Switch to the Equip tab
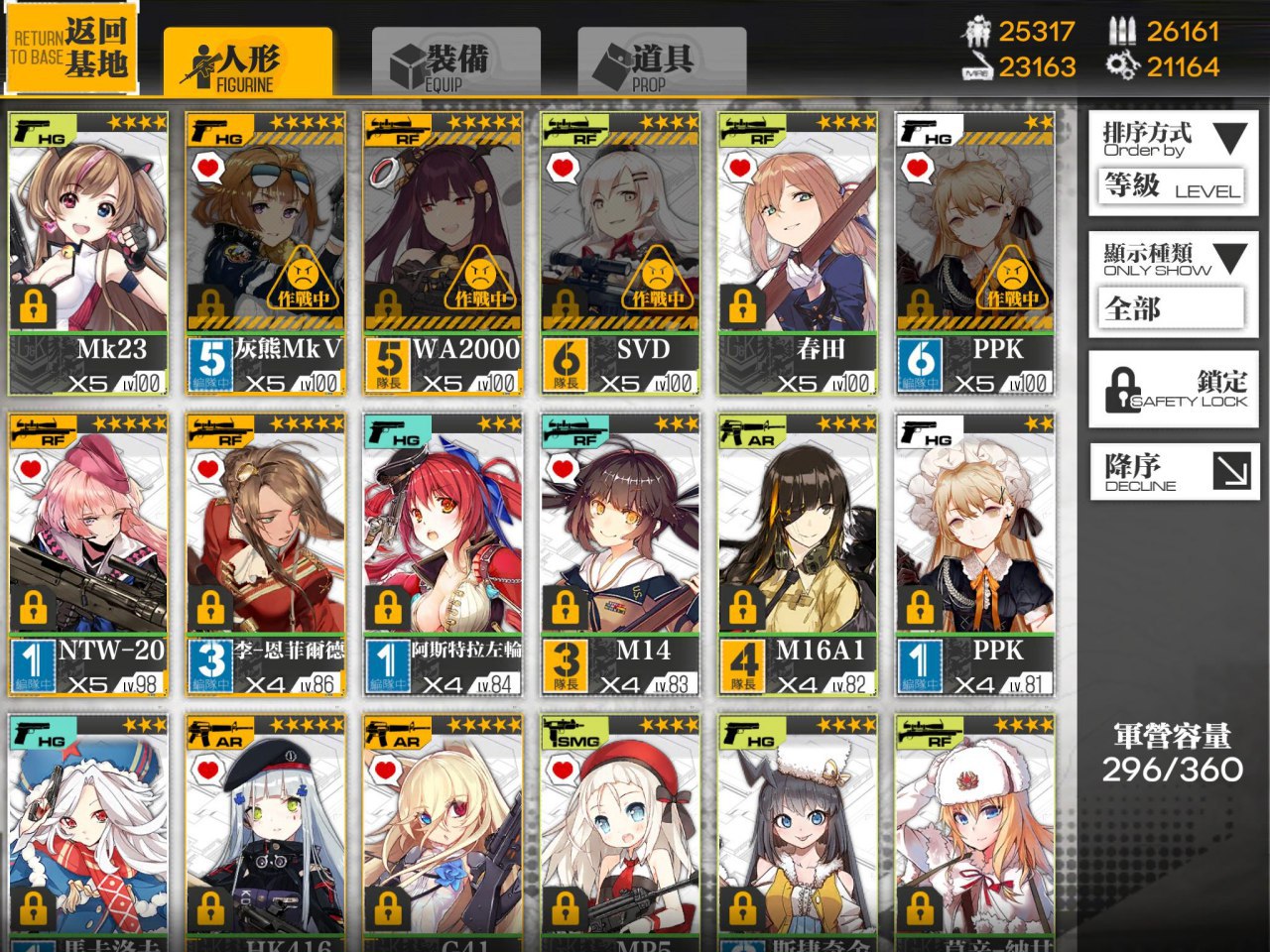Screen dimensions: 1270x952 click(x=455, y=62)
